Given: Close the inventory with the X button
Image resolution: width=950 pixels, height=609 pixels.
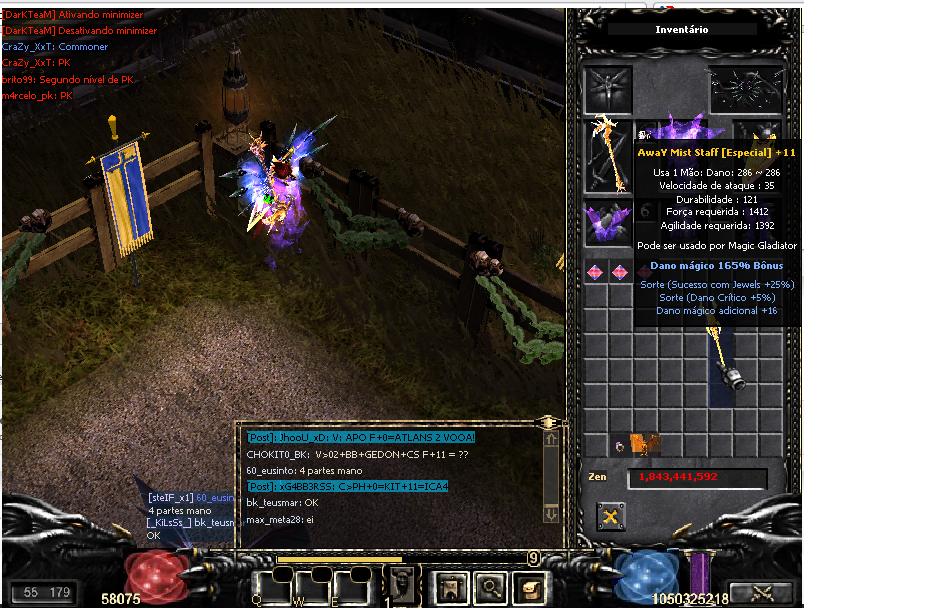Looking at the screenshot, I should tap(611, 516).
